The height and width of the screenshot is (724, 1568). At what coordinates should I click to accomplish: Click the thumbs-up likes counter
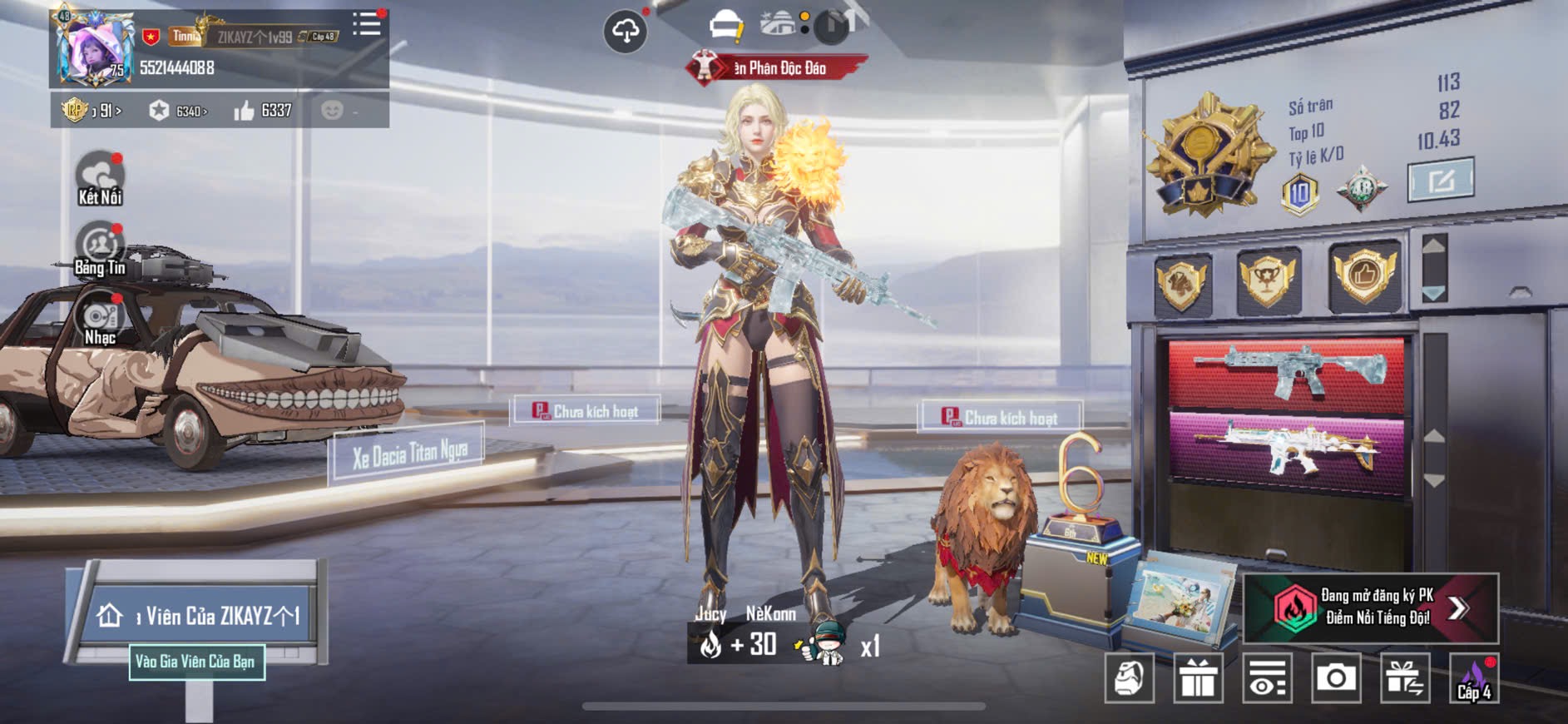[263, 111]
